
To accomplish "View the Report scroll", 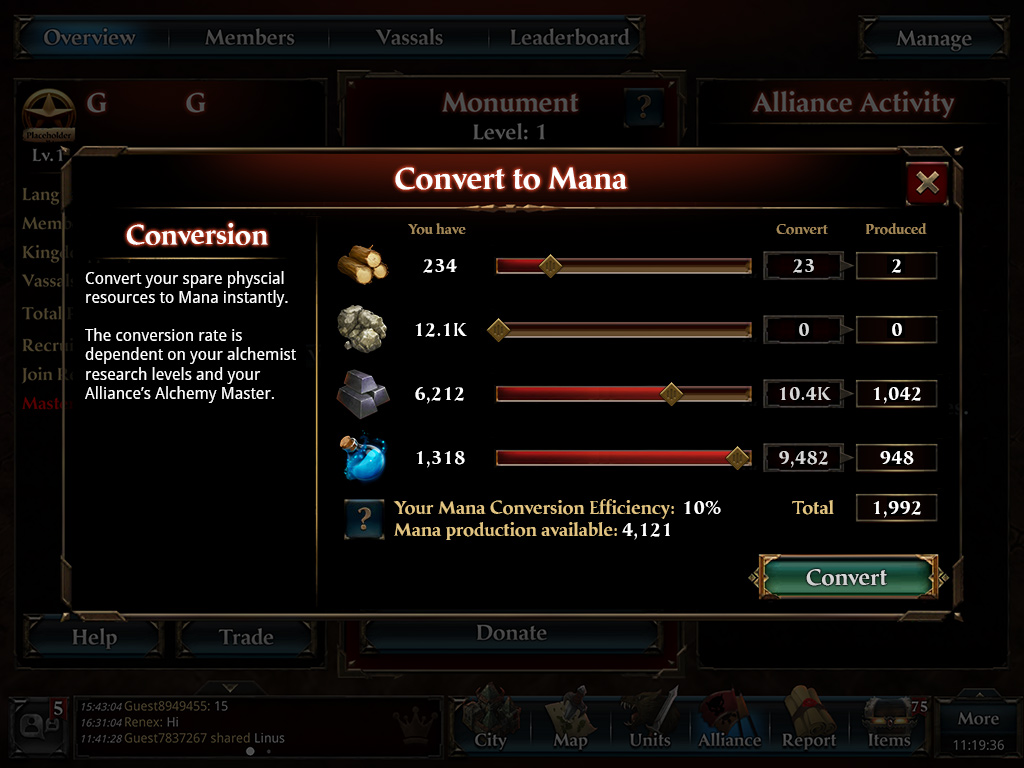I will [x=809, y=722].
